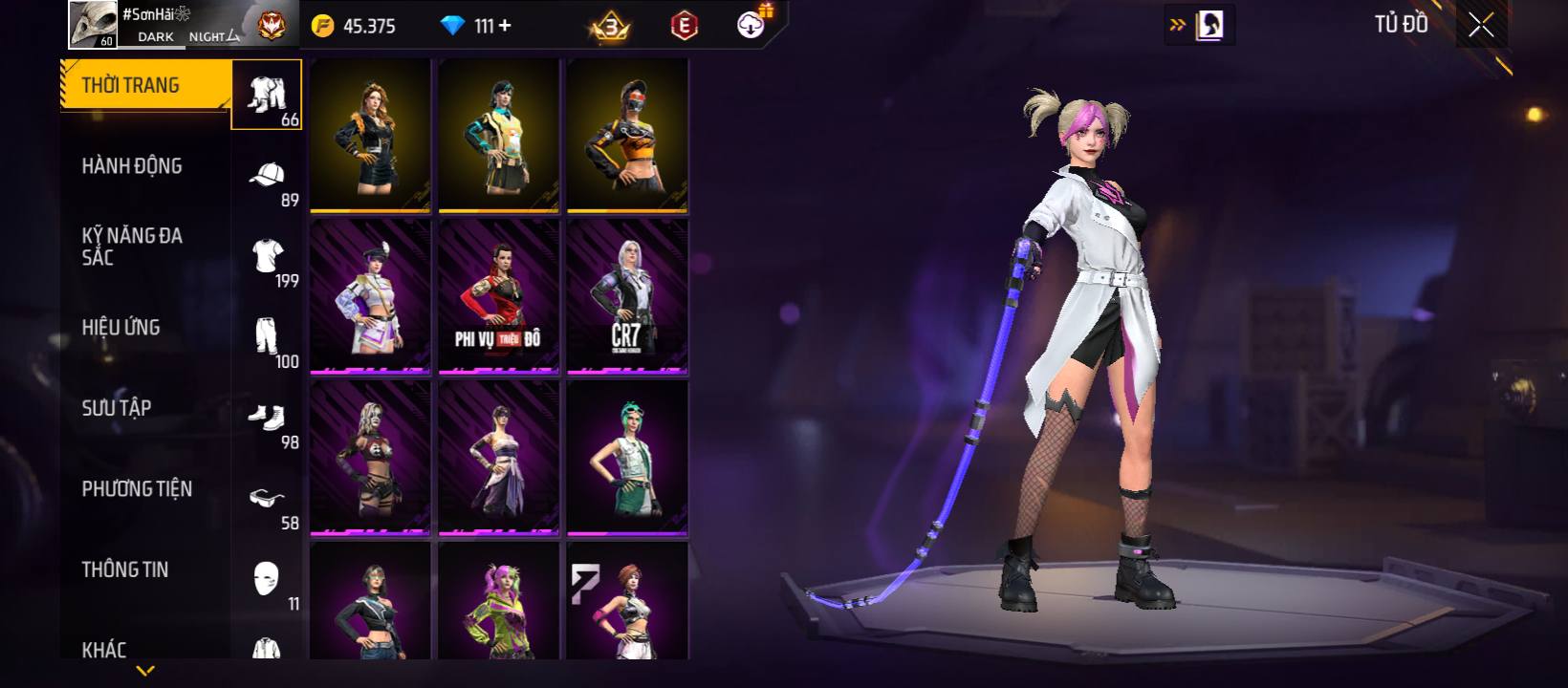Open the pants subcategory
Image resolution: width=1568 pixels, height=688 pixels.
click(x=268, y=338)
